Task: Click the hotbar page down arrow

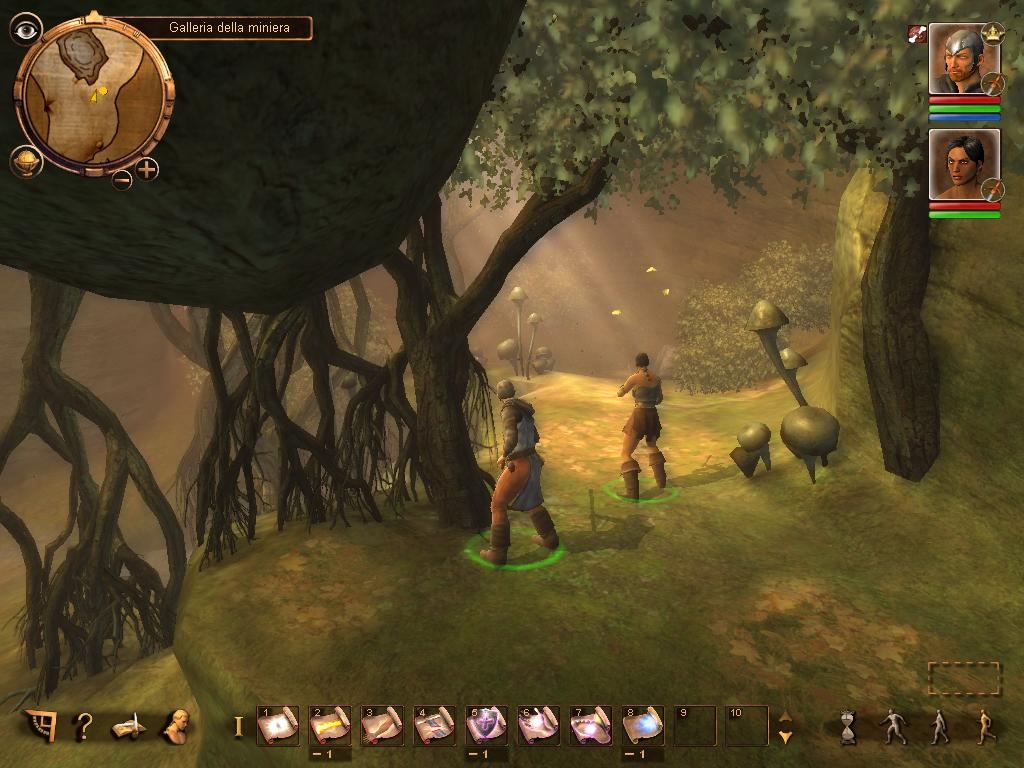Action: (785, 737)
